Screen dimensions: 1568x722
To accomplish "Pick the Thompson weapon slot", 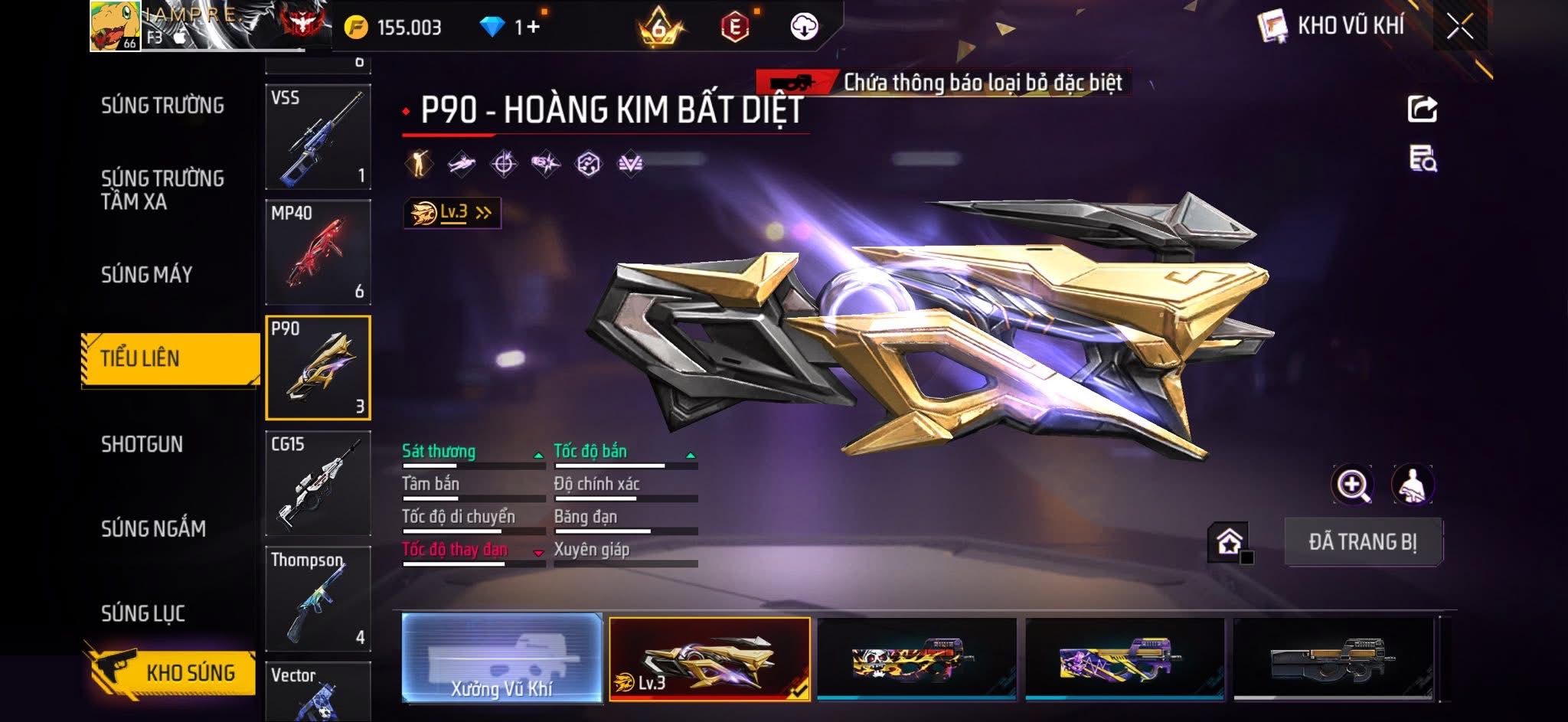I will coord(318,599).
